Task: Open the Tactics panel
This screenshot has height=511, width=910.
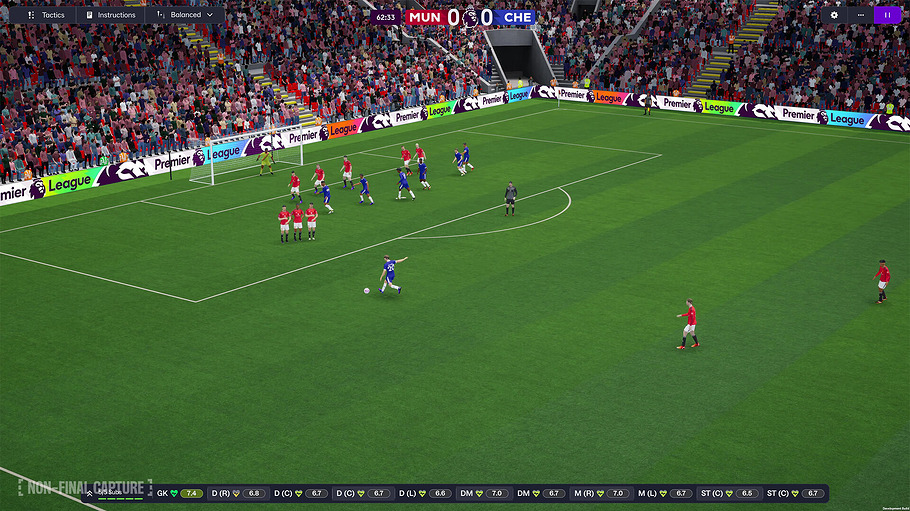Action: (46, 15)
